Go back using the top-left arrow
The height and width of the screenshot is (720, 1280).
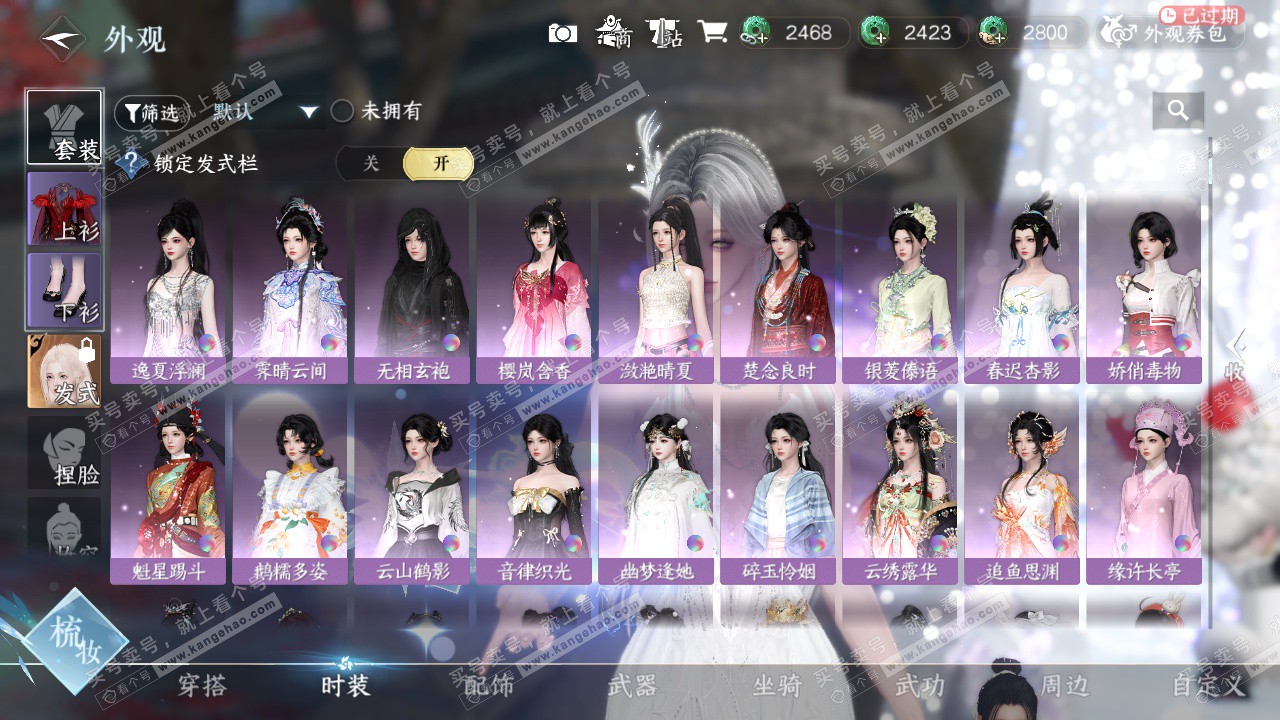point(62,38)
